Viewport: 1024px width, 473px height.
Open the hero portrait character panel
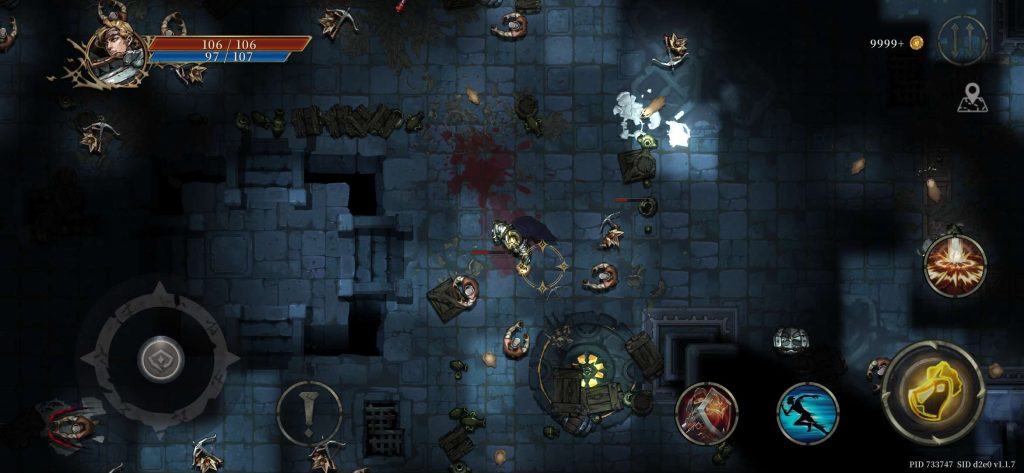(x=117, y=50)
